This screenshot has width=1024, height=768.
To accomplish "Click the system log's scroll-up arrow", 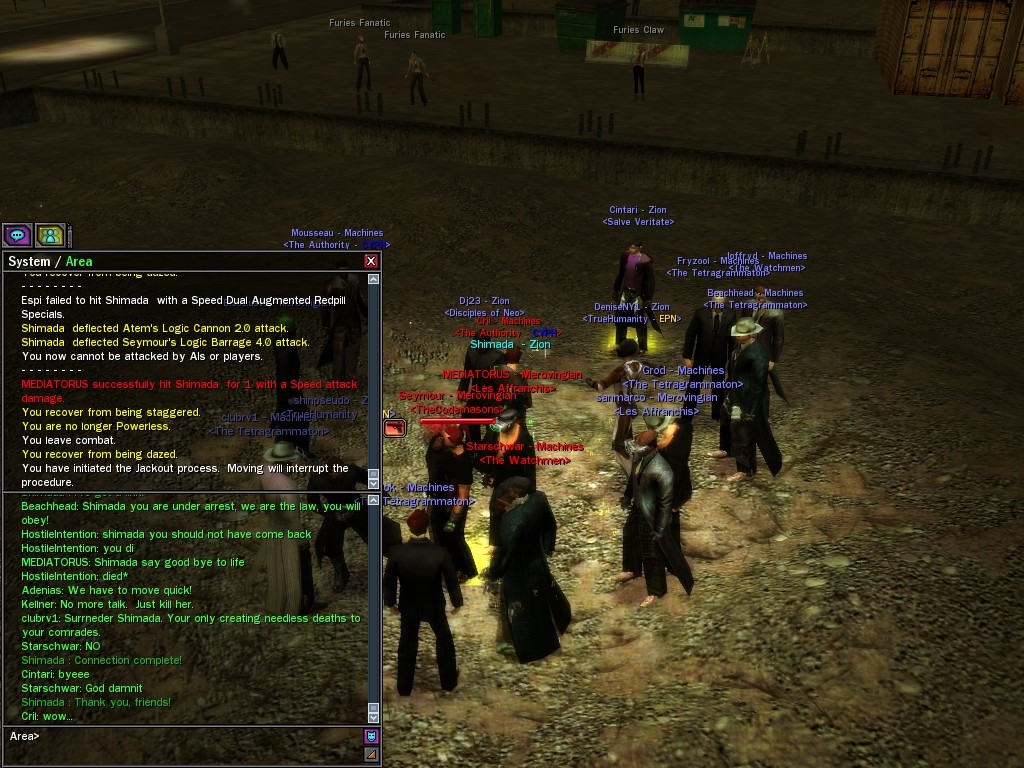I will point(374,279).
